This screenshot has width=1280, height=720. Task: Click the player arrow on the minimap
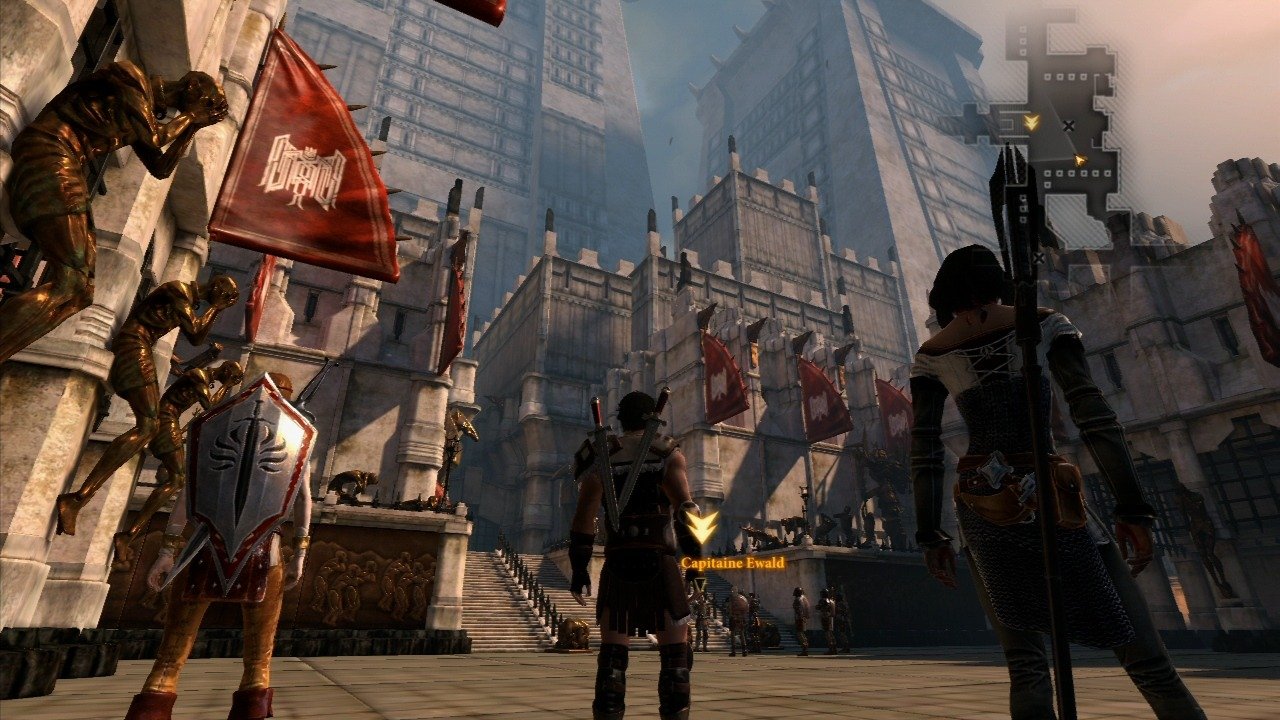coord(1079,160)
